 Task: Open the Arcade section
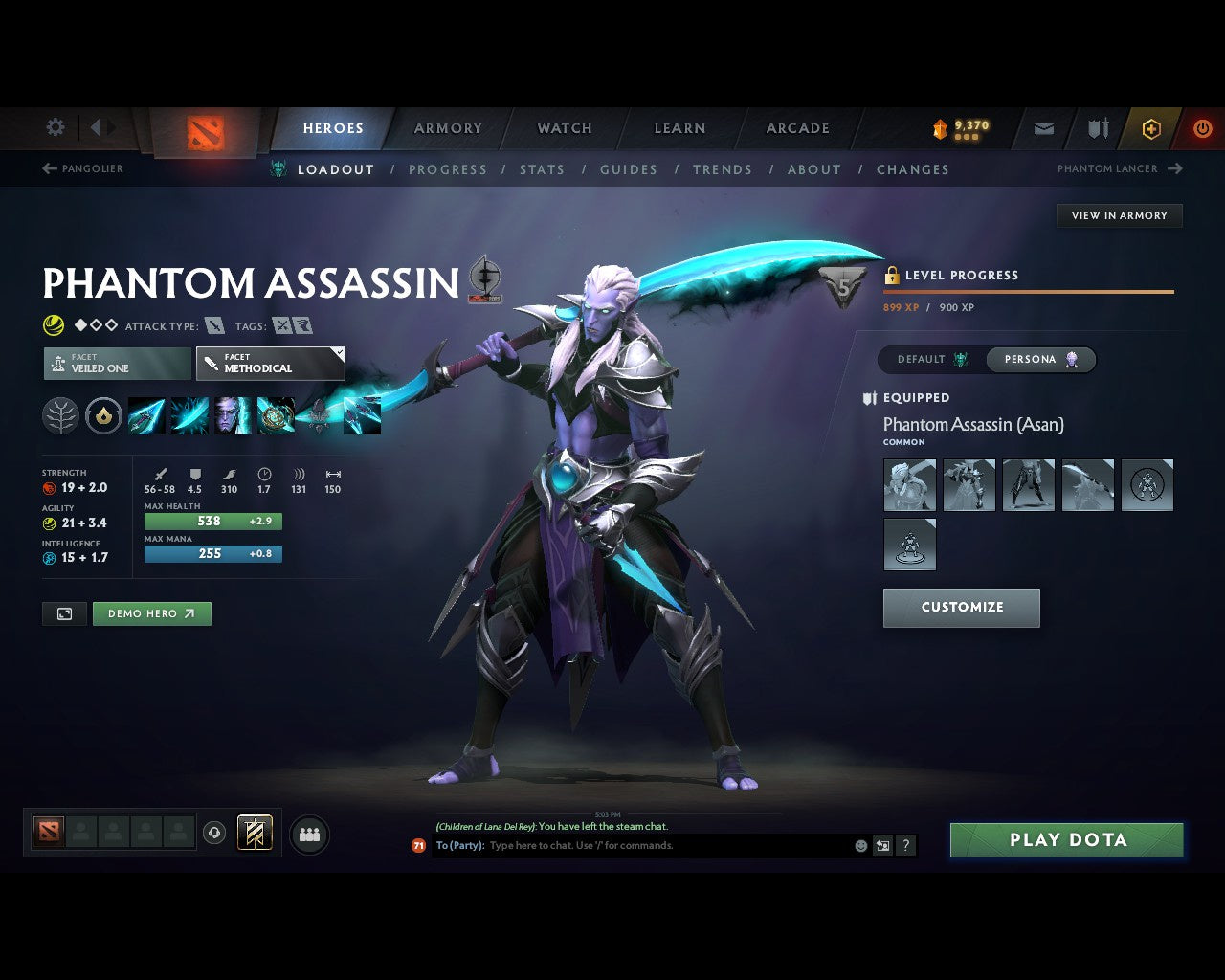(797, 128)
